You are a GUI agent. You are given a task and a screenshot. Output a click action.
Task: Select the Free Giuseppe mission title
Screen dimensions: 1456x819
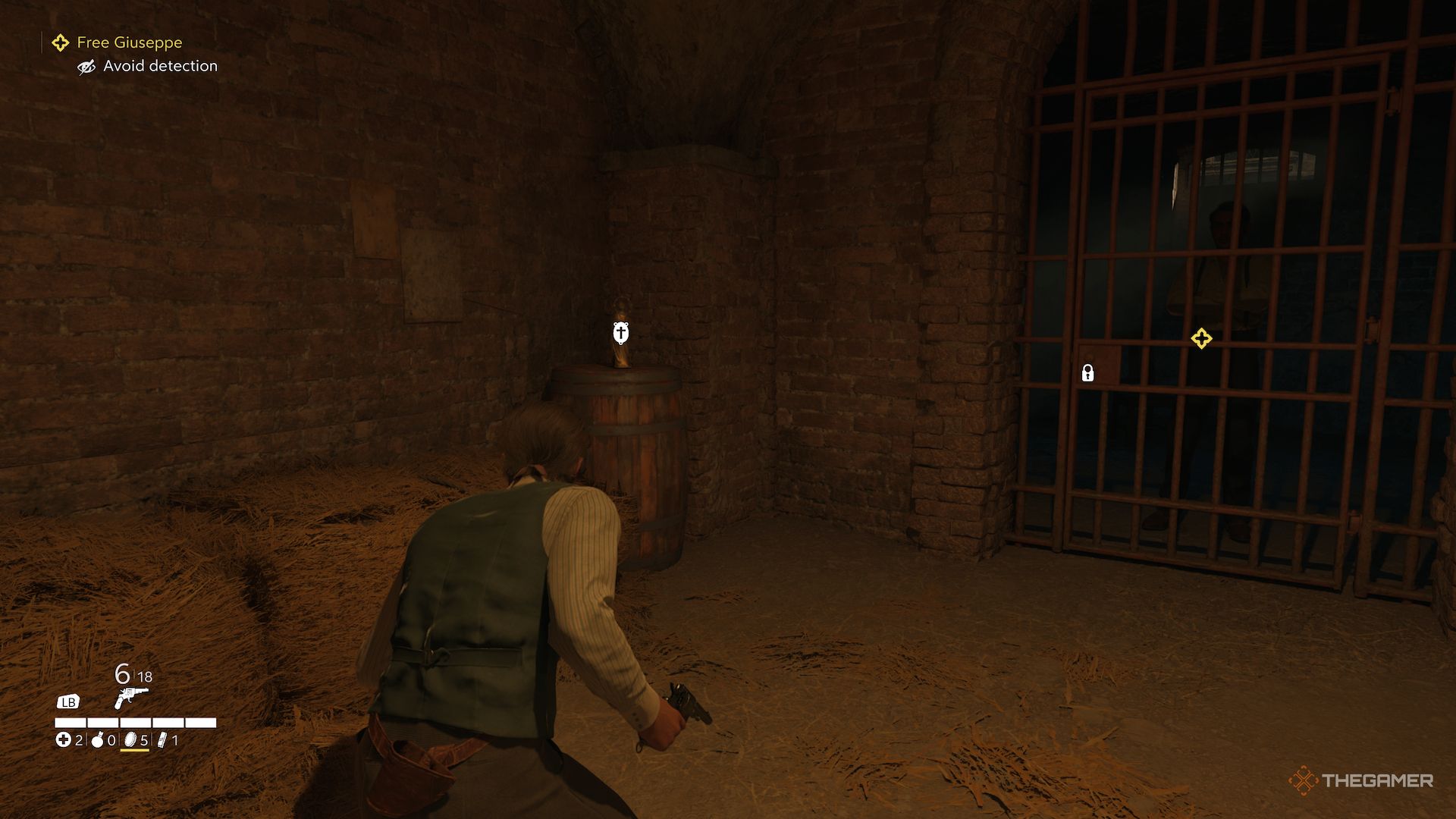click(x=129, y=42)
